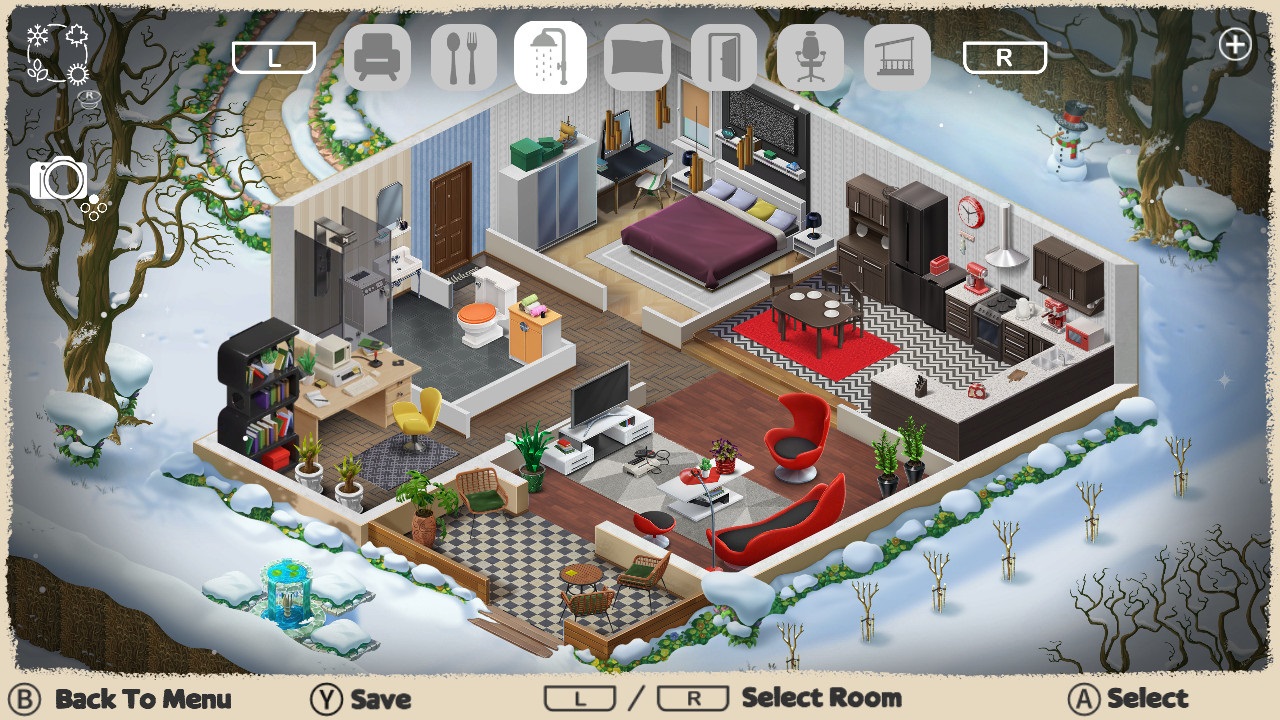The height and width of the screenshot is (720, 1280).
Task: Open the door category icon
Action: [723, 57]
